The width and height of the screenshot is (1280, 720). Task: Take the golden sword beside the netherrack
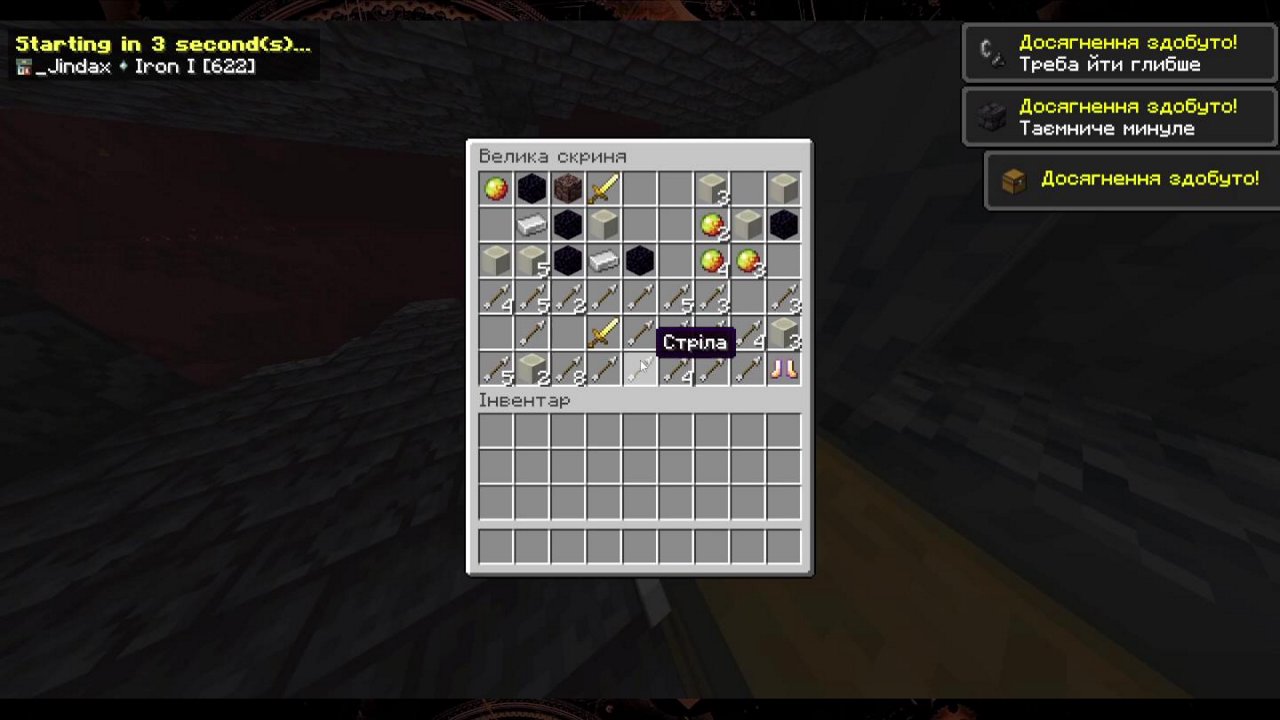[x=604, y=189]
